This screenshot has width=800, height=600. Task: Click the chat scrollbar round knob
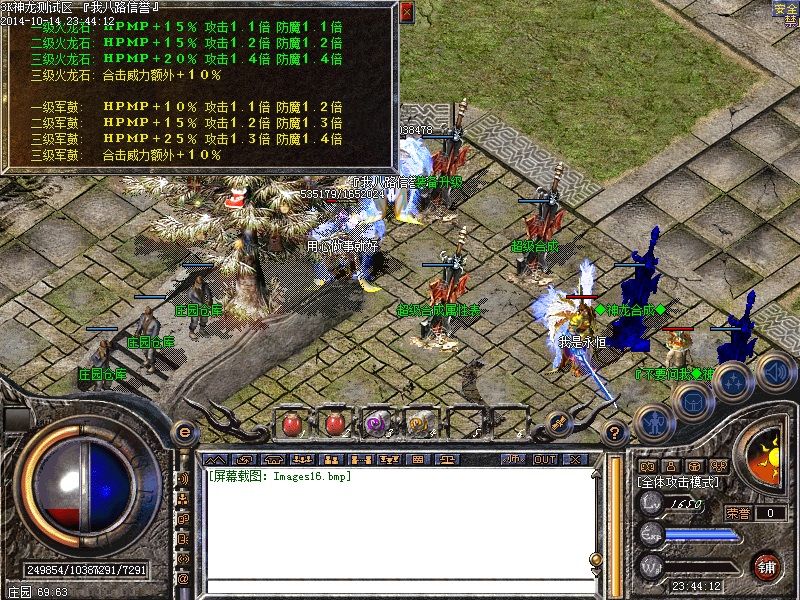(x=595, y=560)
